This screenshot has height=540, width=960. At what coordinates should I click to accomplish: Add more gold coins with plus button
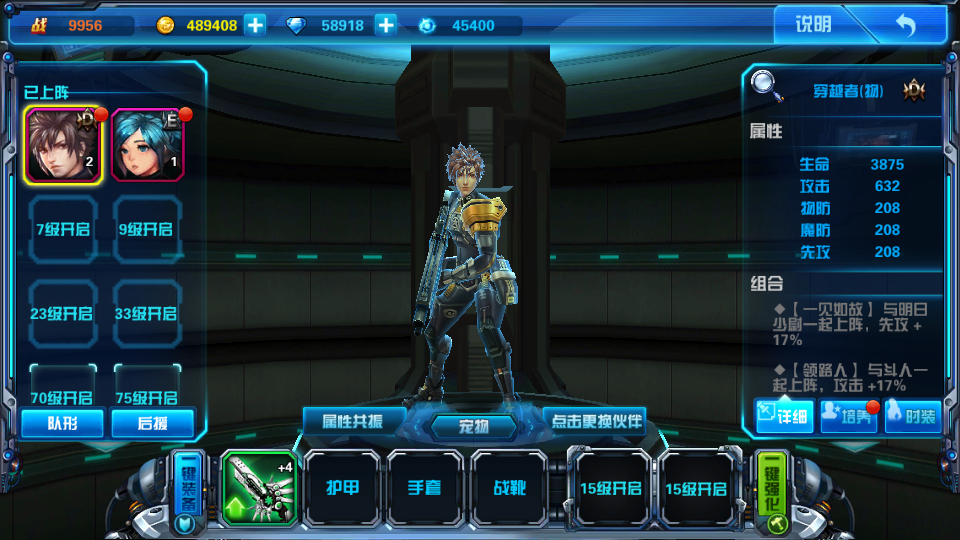256,25
